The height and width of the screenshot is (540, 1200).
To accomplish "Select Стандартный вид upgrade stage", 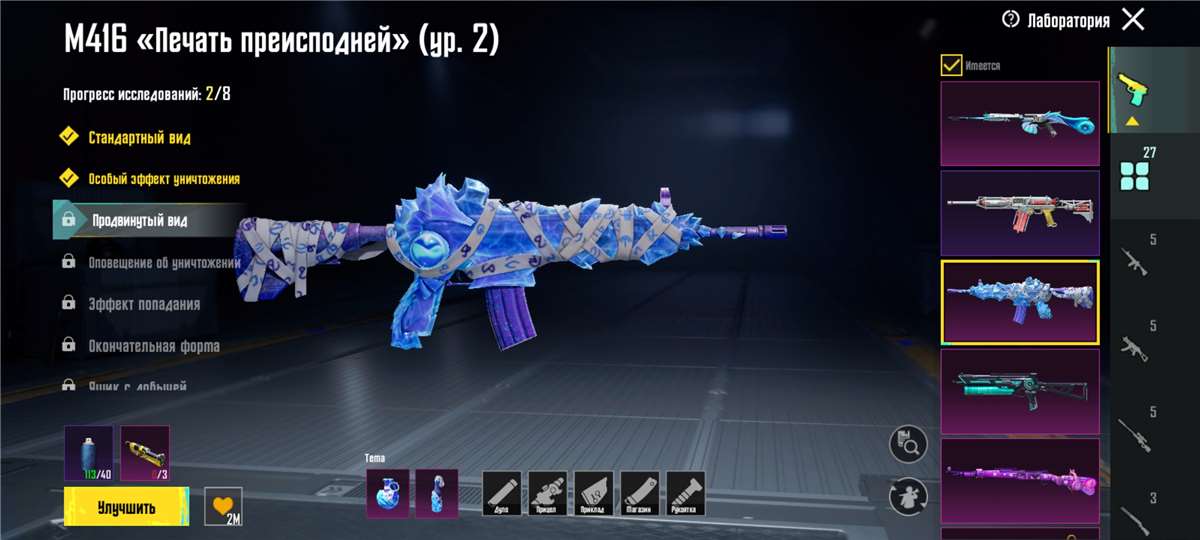I will point(139,137).
